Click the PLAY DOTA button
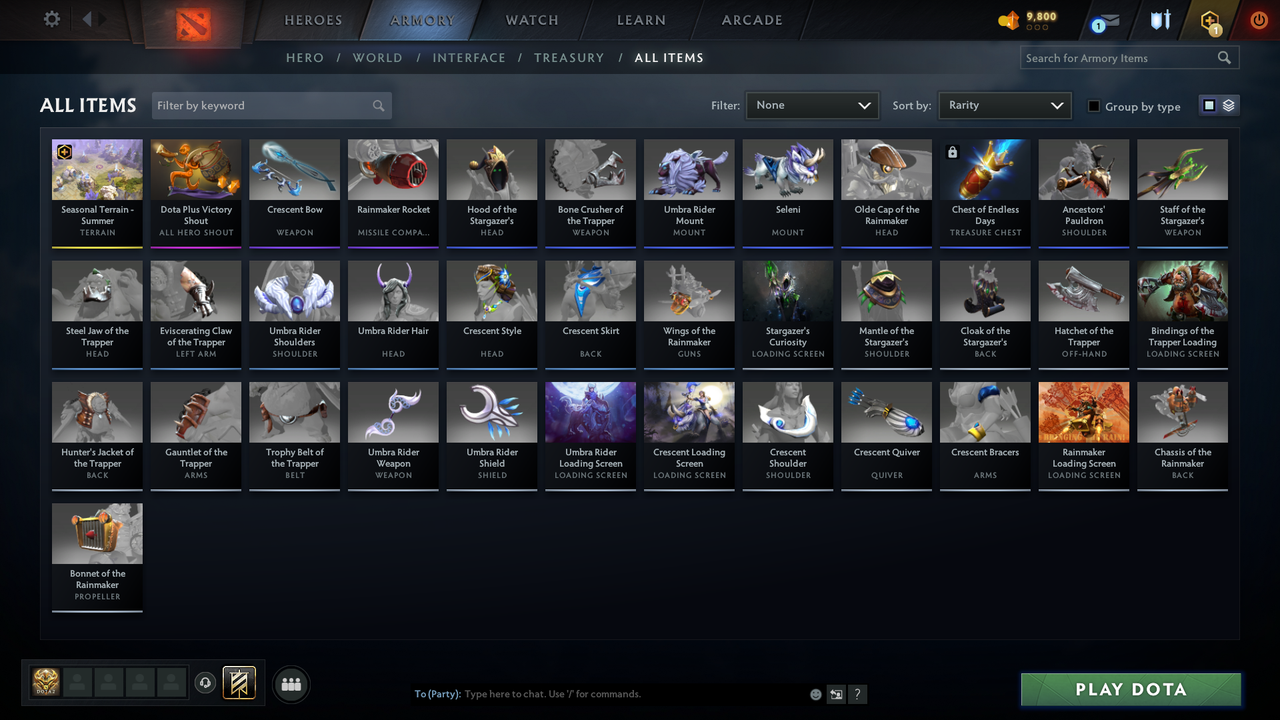The width and height of the screenshot is (1280, 720). point(1130,689)
